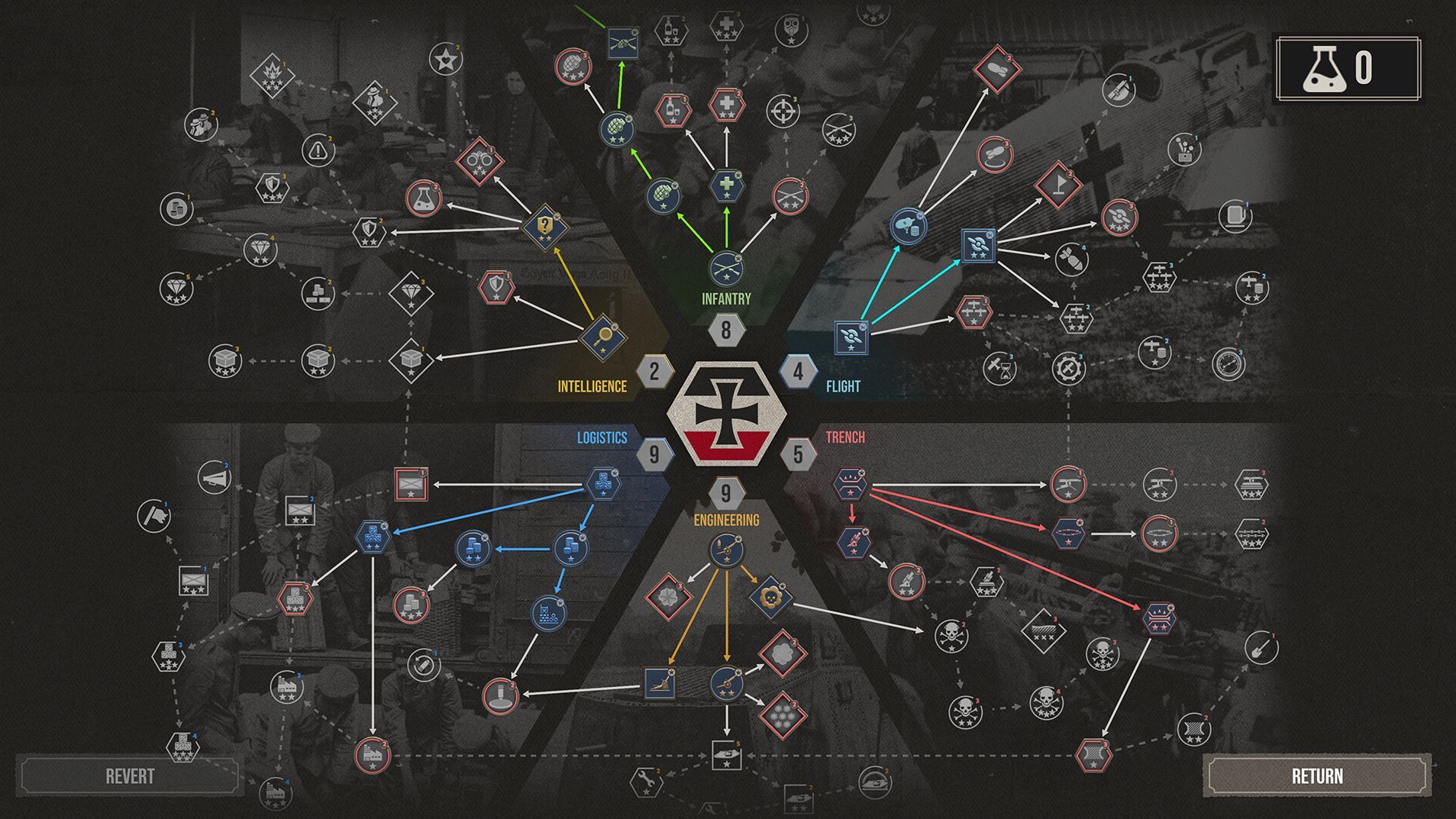Select the medical cross tech node above Infantry
Image resolution: width=1456 pixels, height=819 pixels.
(x=725, y=185)
